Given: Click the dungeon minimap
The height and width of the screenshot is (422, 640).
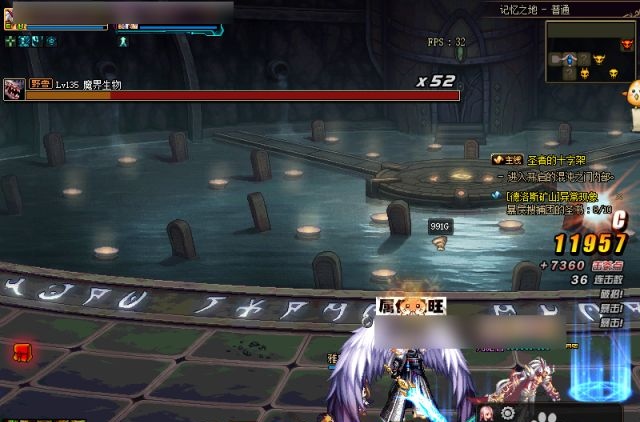Looking at the screenshot, I should pyautogui.click(x=591, y=52).
